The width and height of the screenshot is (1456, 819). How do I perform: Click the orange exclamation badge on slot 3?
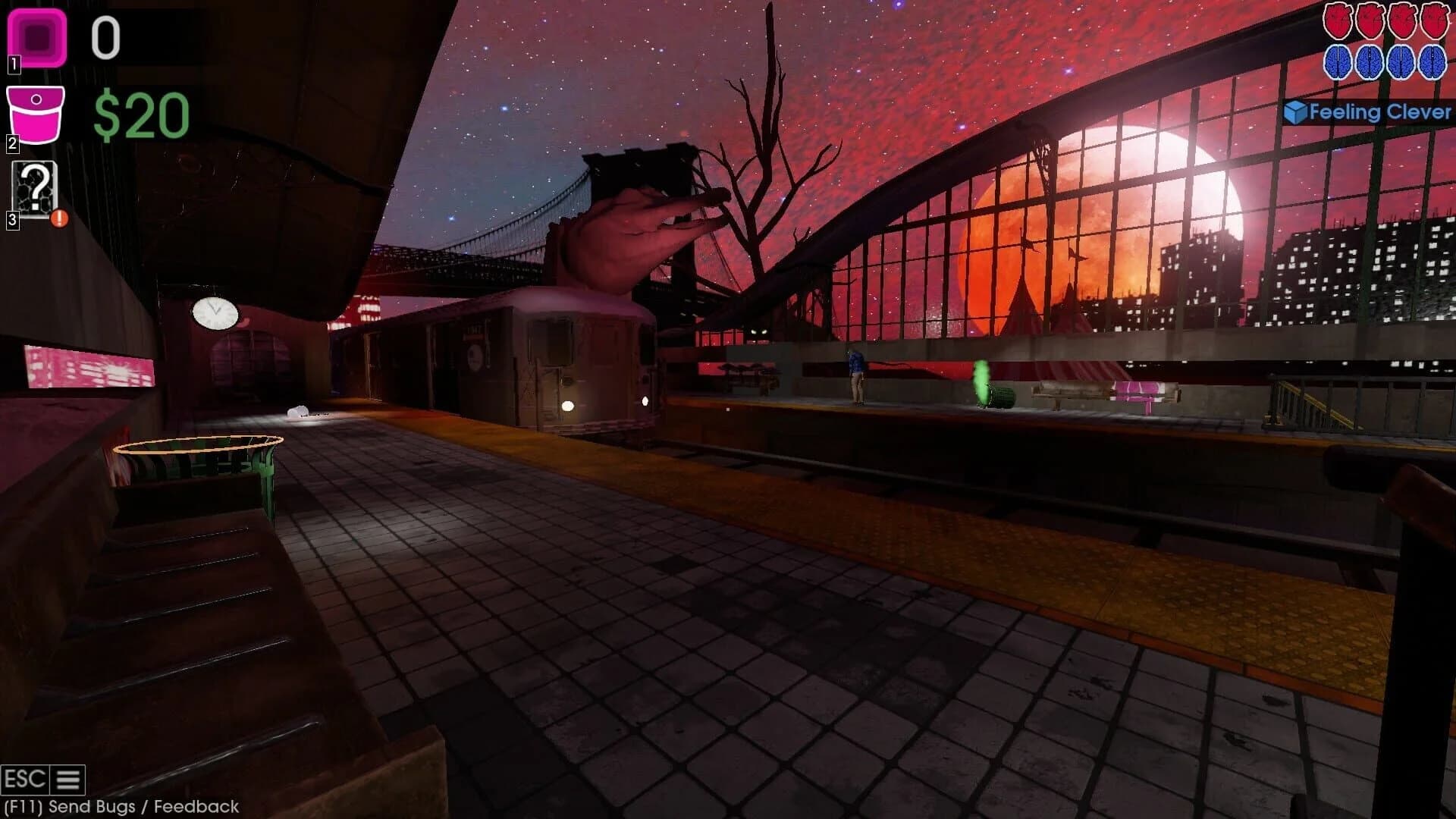(x=59, y=218)
